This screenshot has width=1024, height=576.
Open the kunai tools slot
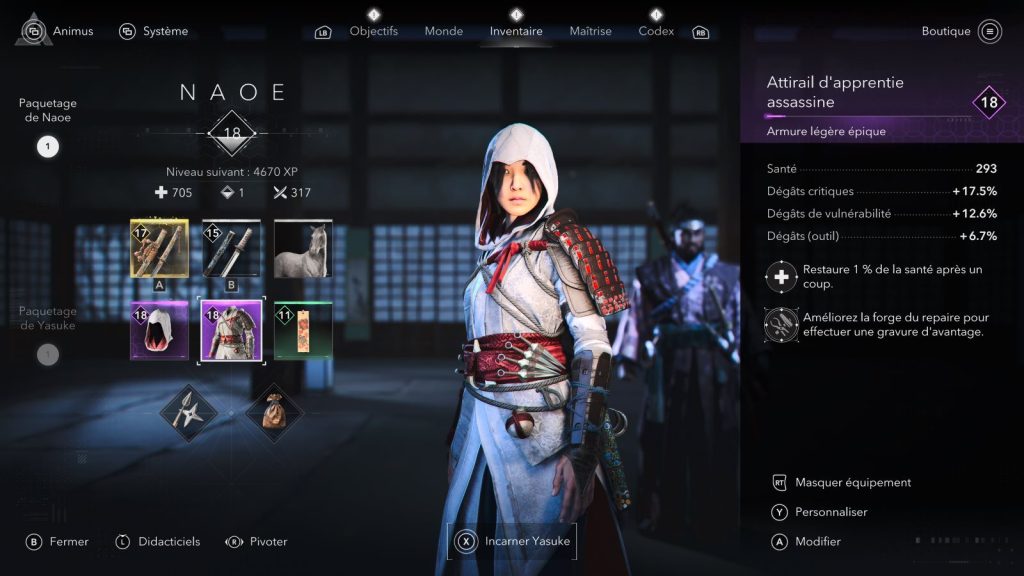click(190, 410)
